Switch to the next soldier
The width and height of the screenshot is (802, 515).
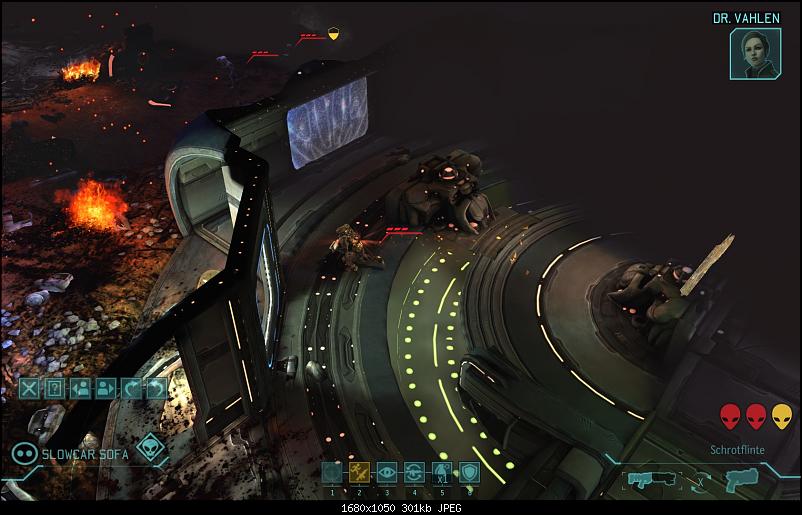[106, 388]
